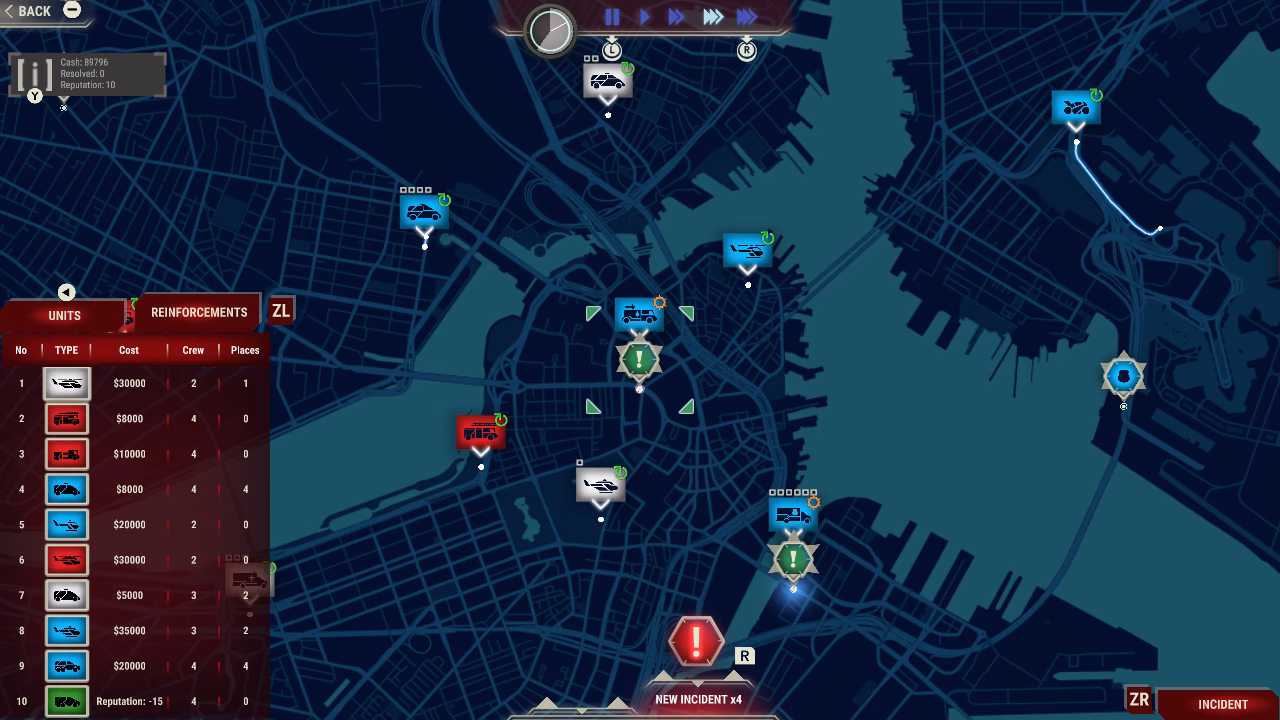Go back using the BACK button
The width and height of the screenshot is (1280, 720).
pos(30,11)
